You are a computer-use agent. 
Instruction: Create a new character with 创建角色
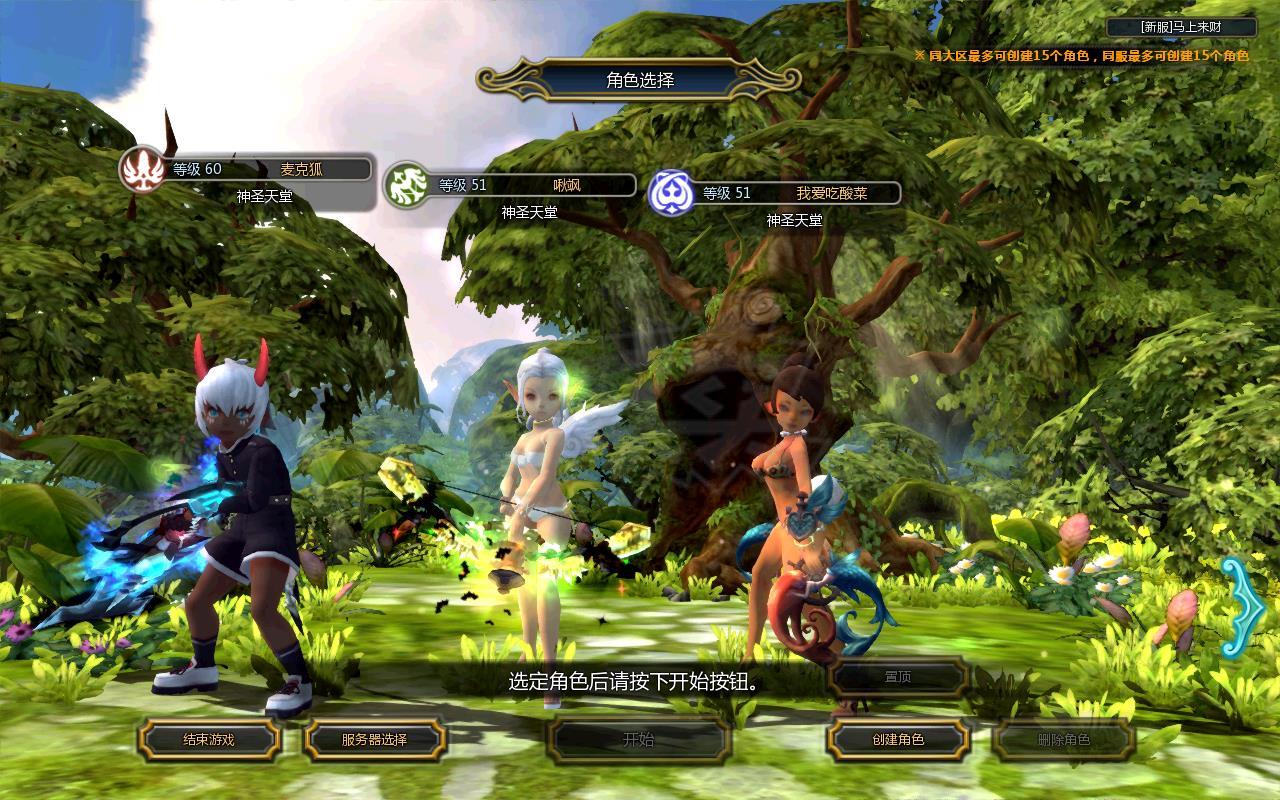[x=898, y=740]
